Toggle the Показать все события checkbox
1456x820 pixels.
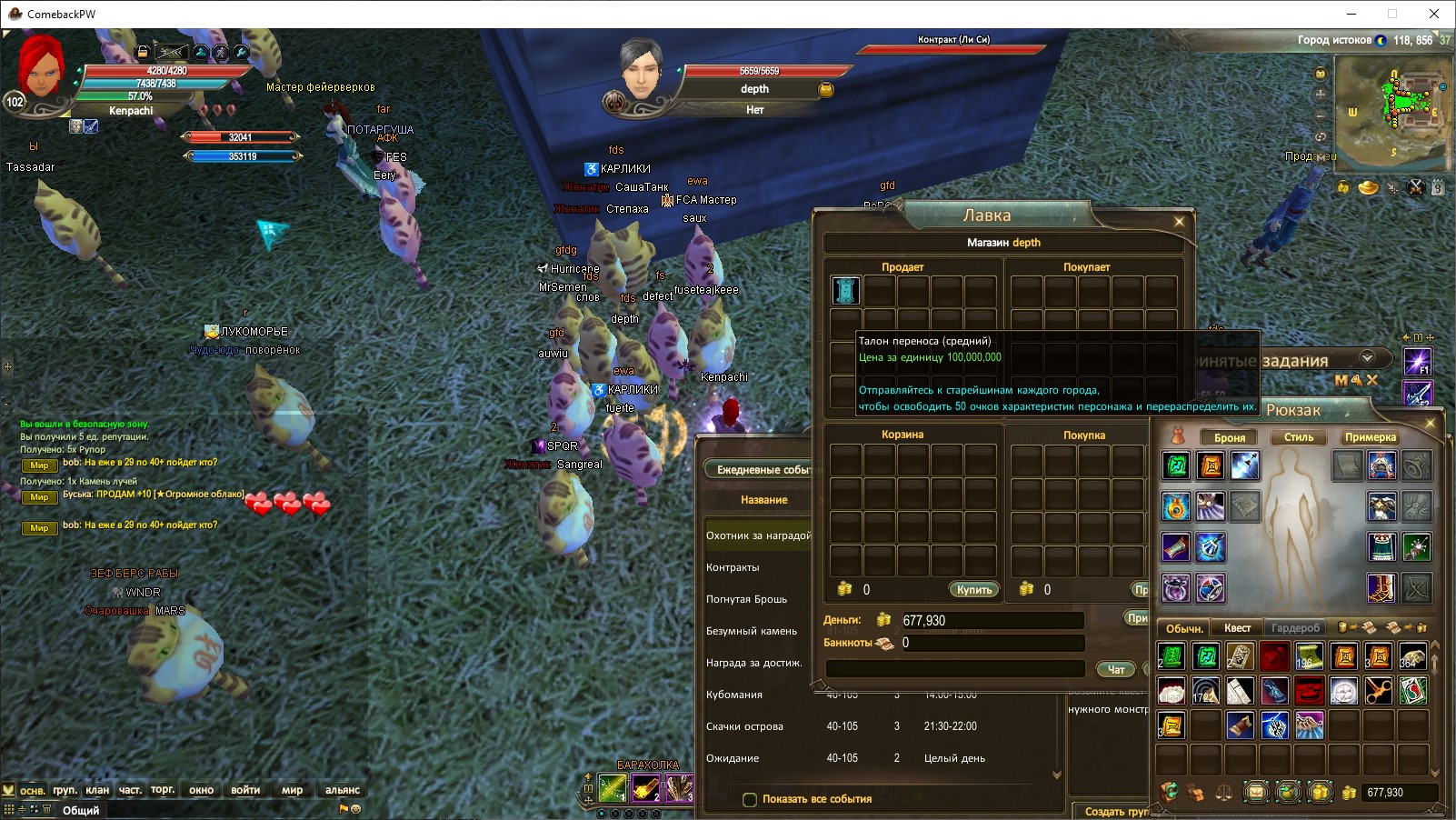750,800
